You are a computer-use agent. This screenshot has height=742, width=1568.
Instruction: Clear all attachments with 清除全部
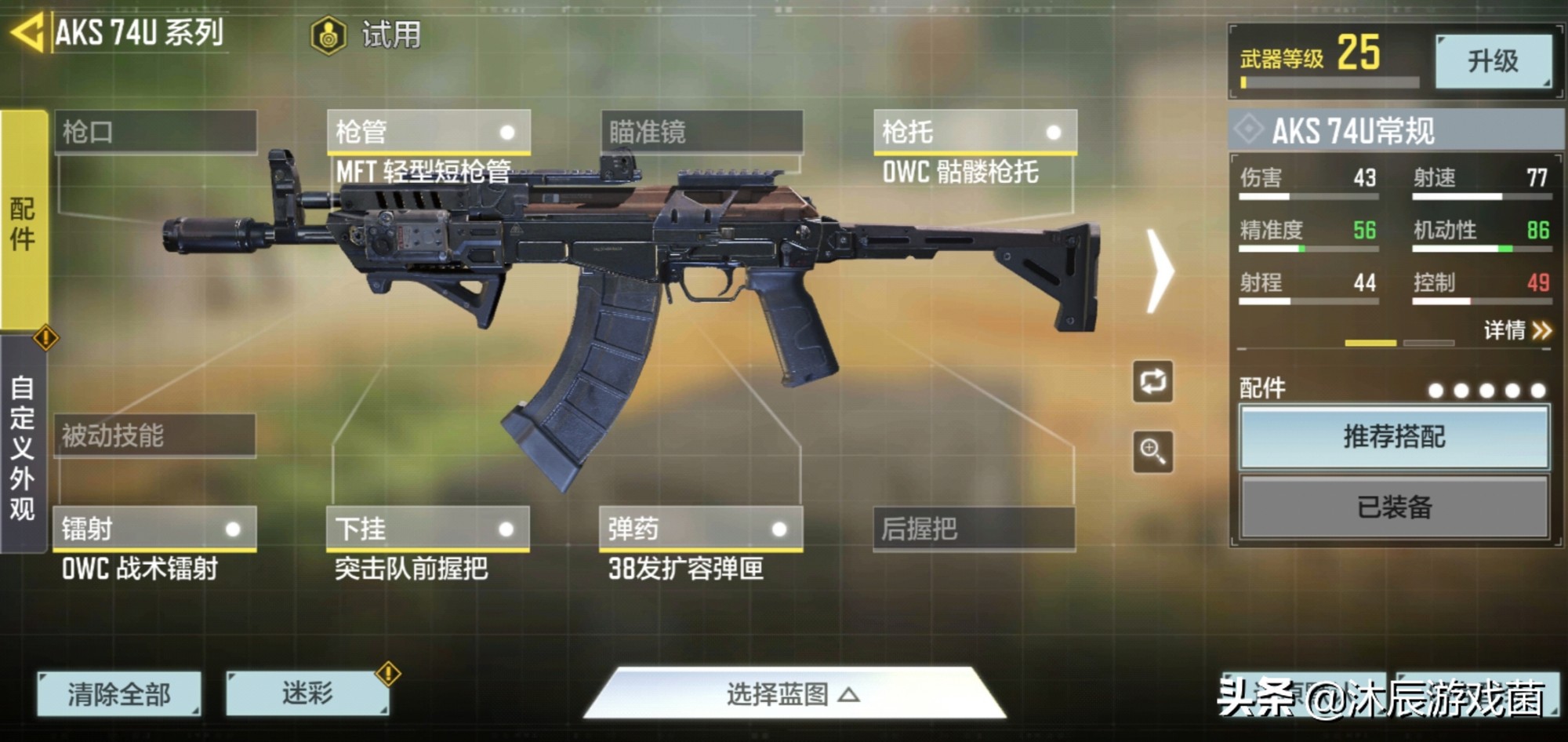point(119,693)
